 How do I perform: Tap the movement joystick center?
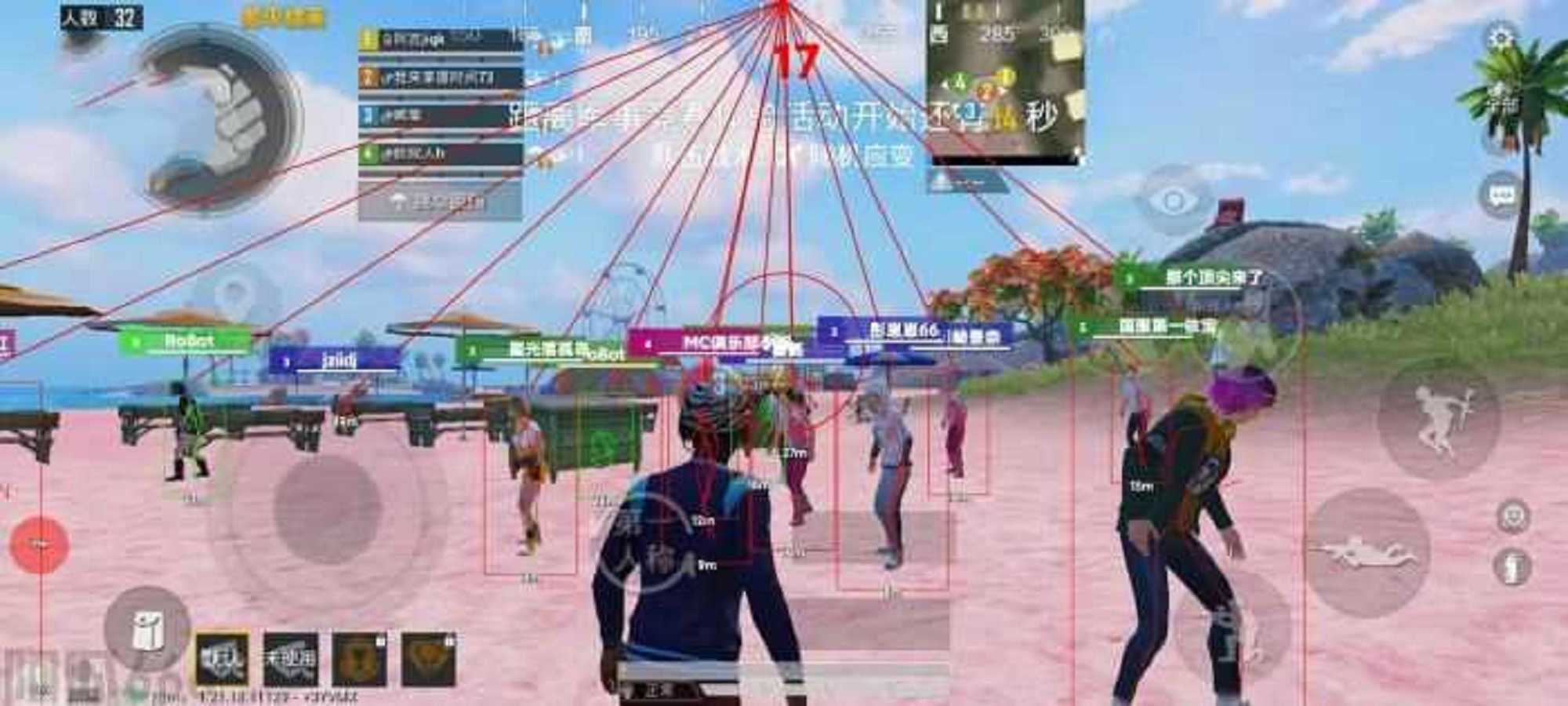pos(328,508)
